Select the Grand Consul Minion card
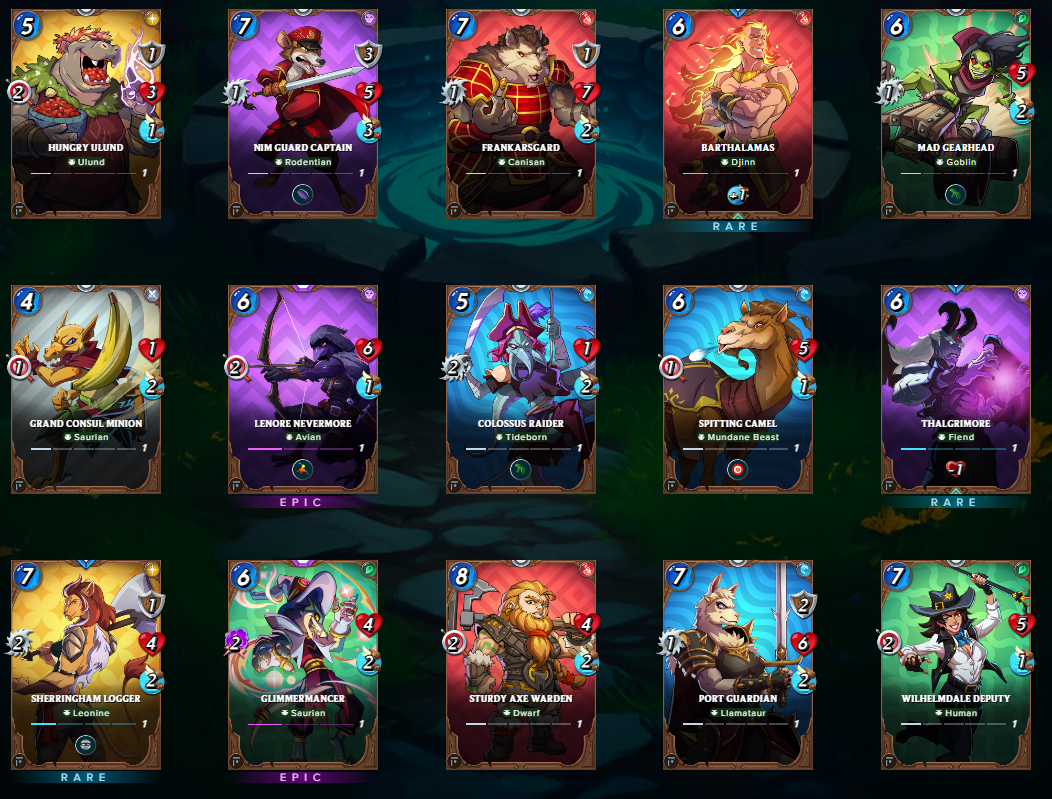1052x799 pixels. (85, 389)
